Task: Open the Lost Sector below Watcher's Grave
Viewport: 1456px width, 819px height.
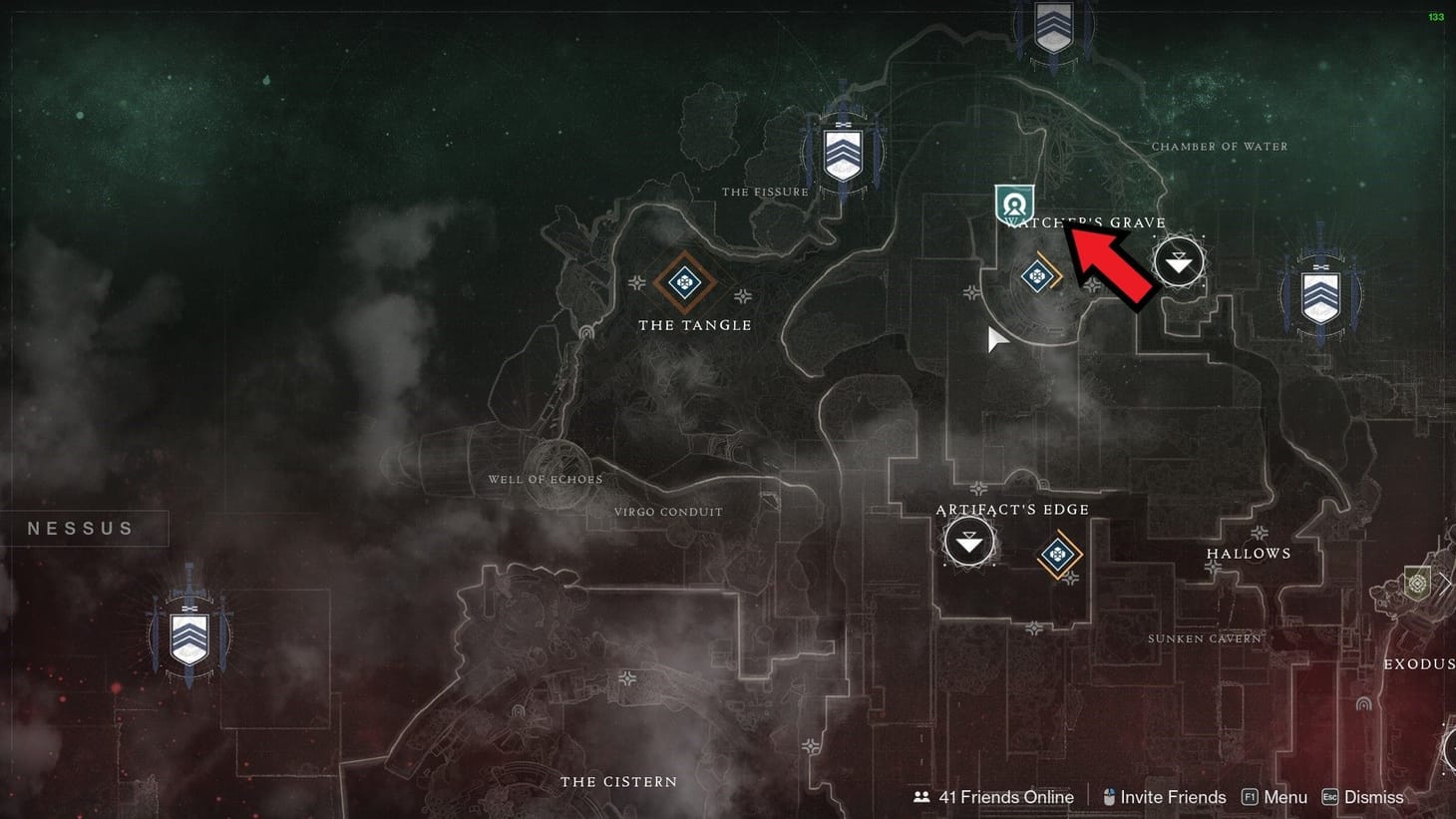Action: point(1037,274)
